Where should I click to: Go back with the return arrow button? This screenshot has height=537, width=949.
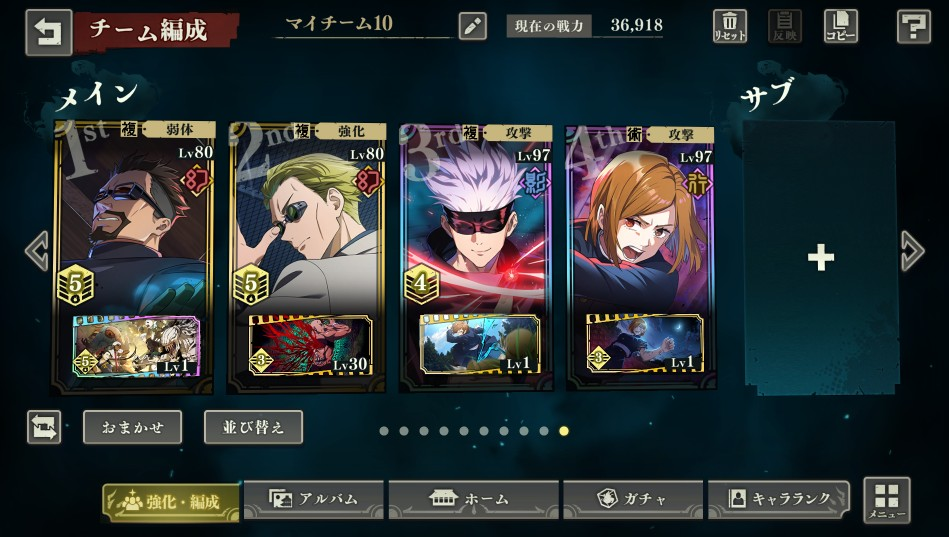pyautogui.click(x=48, y=31)
